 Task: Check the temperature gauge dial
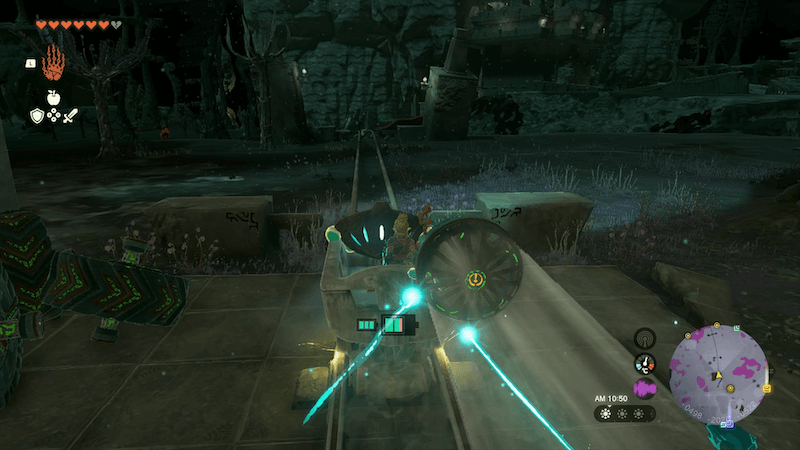point(645,364)
